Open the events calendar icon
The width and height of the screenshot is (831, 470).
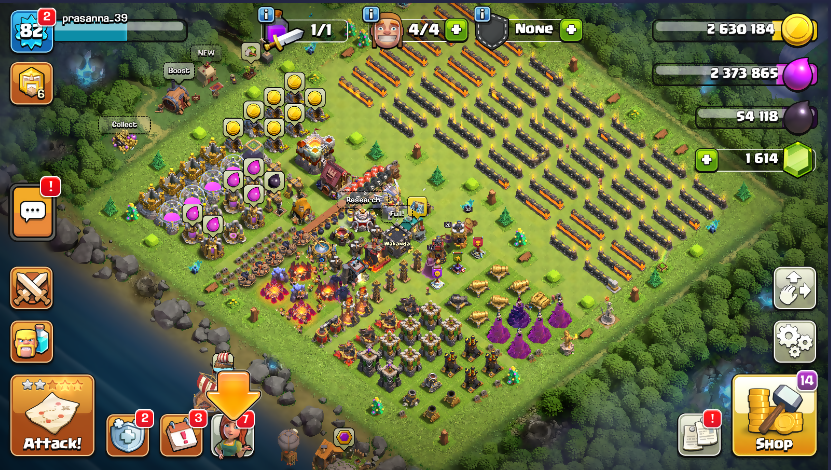180,434
